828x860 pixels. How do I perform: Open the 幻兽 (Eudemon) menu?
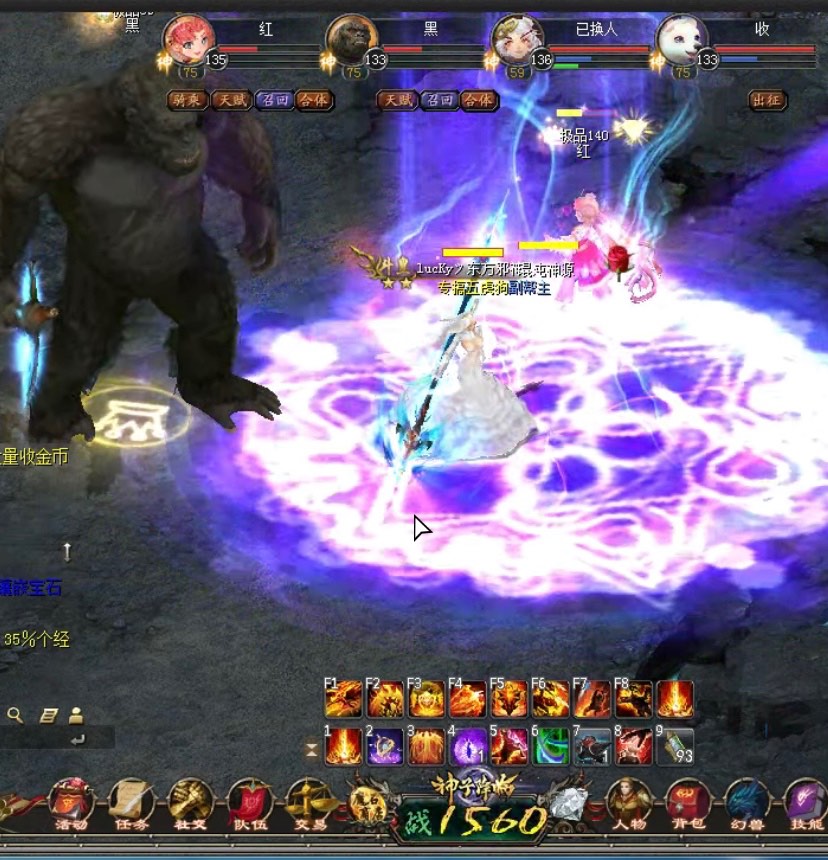pyautogui.click(x=747, y=804)
